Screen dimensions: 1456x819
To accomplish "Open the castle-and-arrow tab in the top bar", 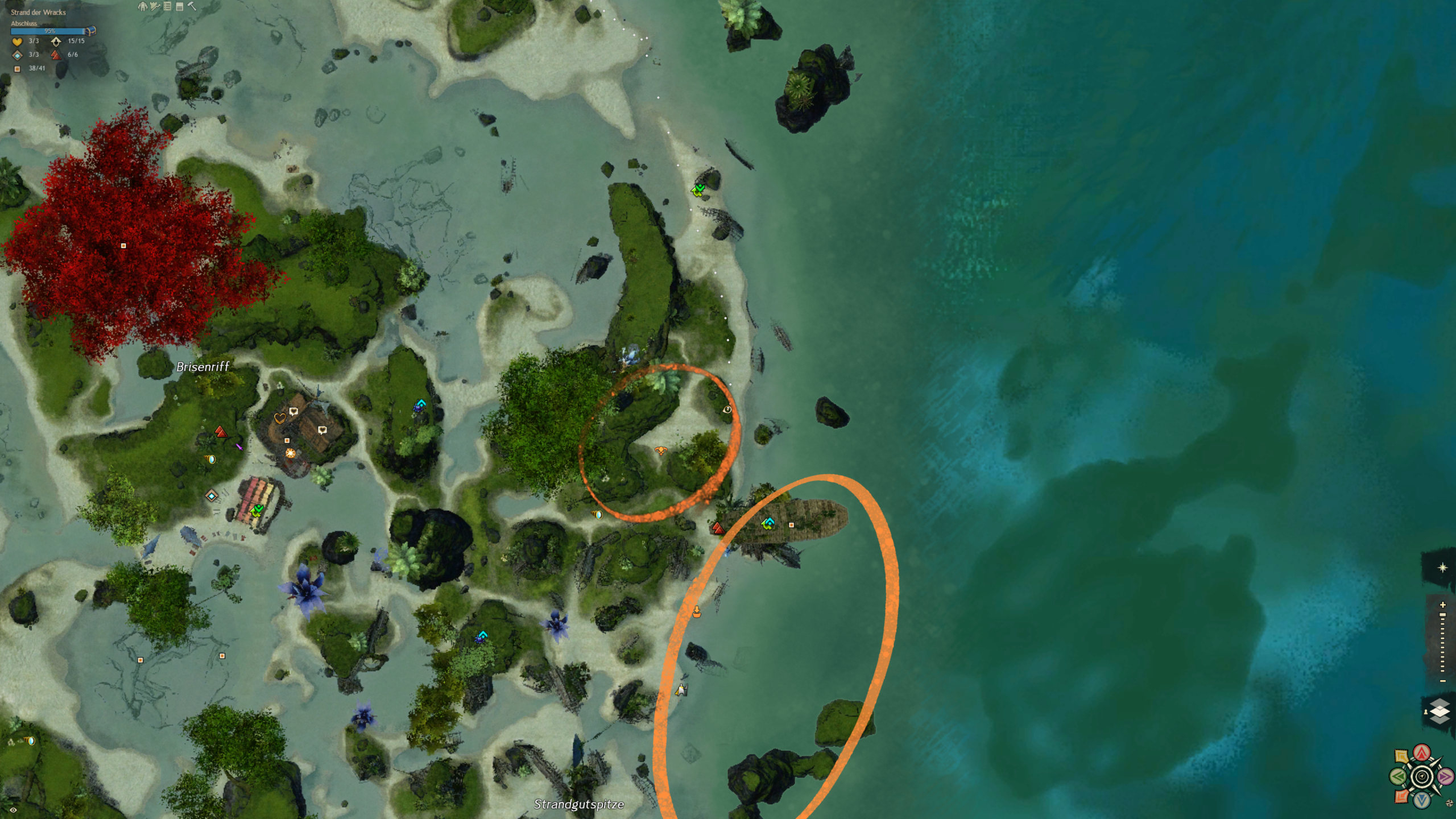I will [155, 6].
